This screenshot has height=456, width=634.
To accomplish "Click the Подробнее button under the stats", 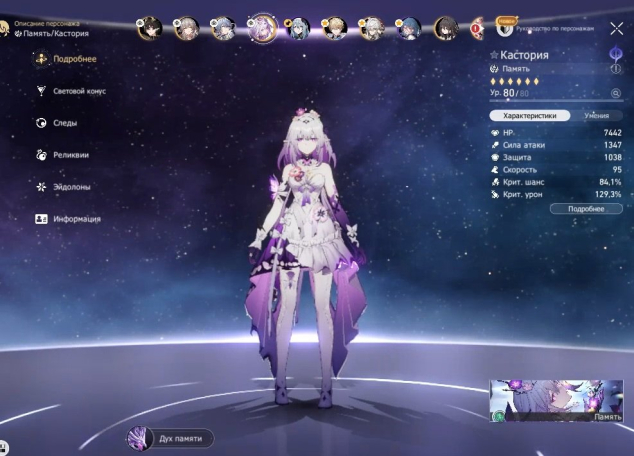I will 585,209.
